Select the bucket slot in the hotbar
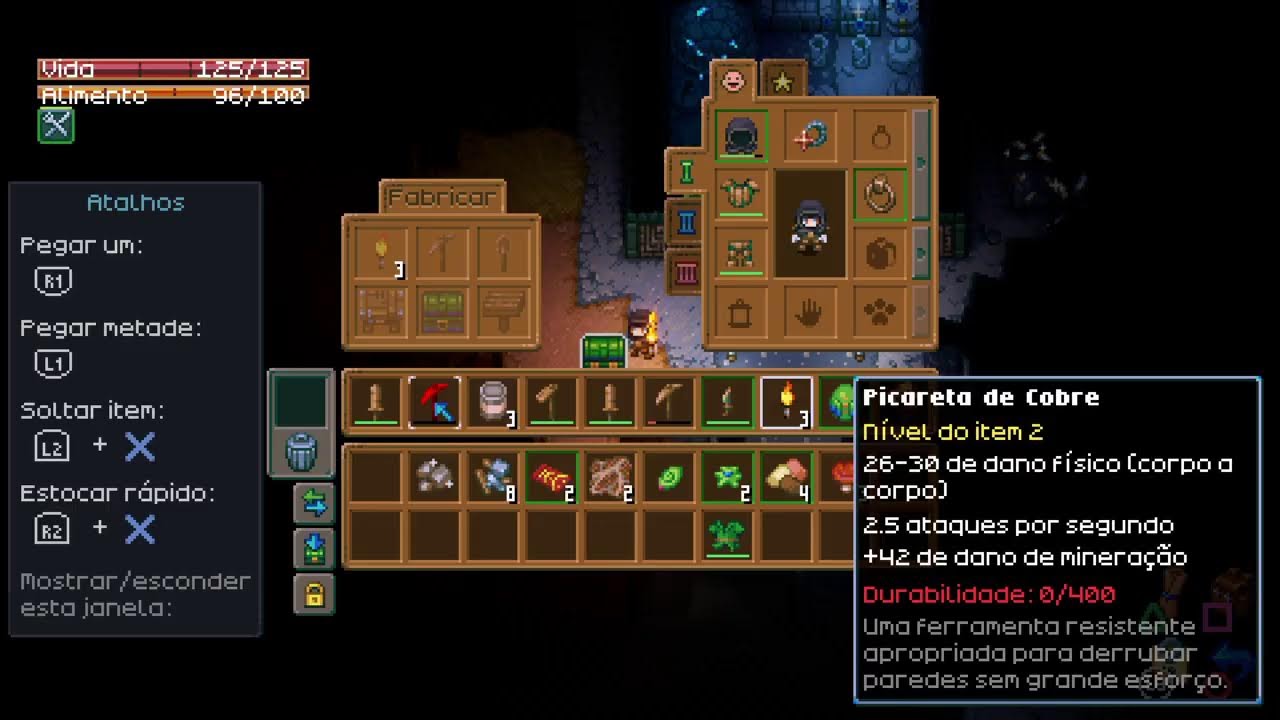Viewport: 1280px width, 720px height. coord(492,402)
